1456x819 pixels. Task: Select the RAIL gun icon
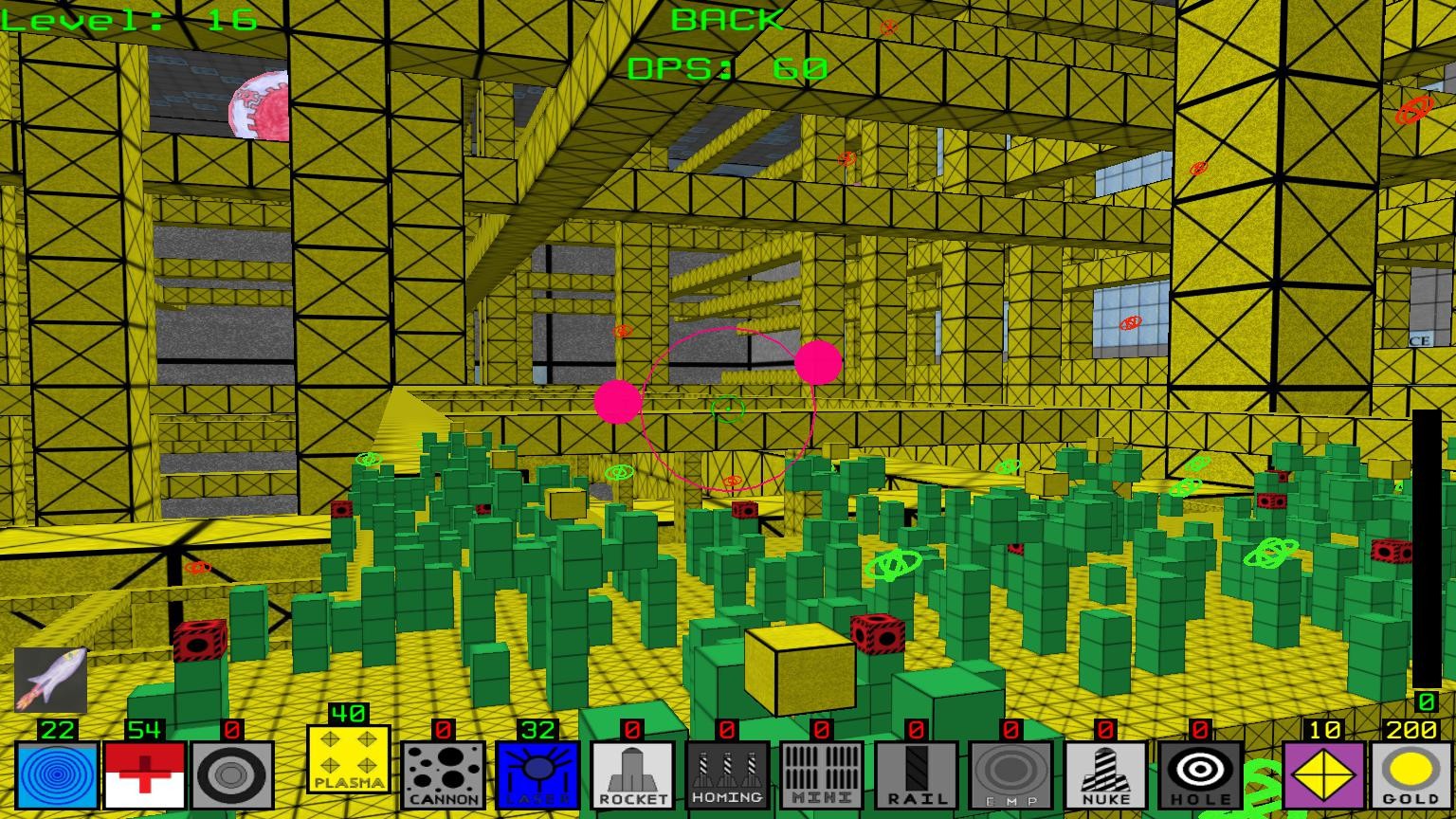[x=918, y=775]
